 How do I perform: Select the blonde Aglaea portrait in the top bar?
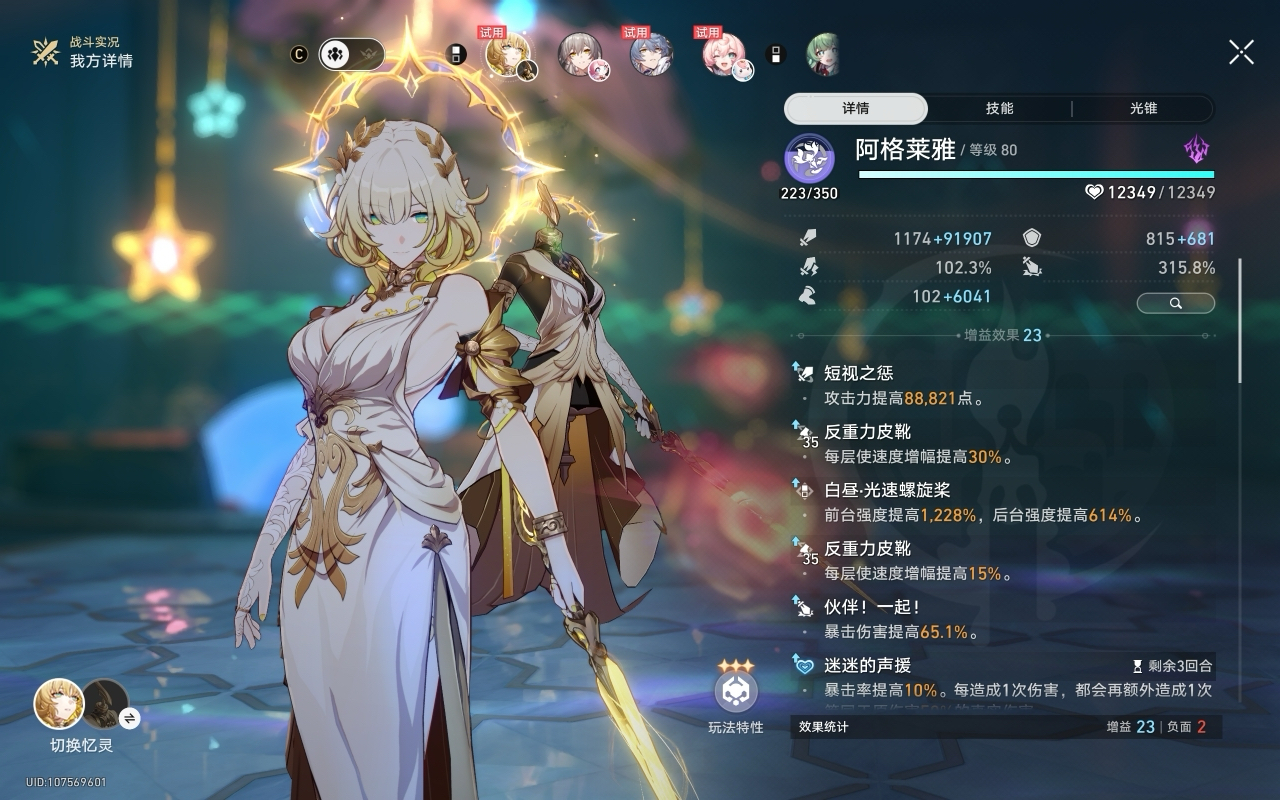pos(508,54)
